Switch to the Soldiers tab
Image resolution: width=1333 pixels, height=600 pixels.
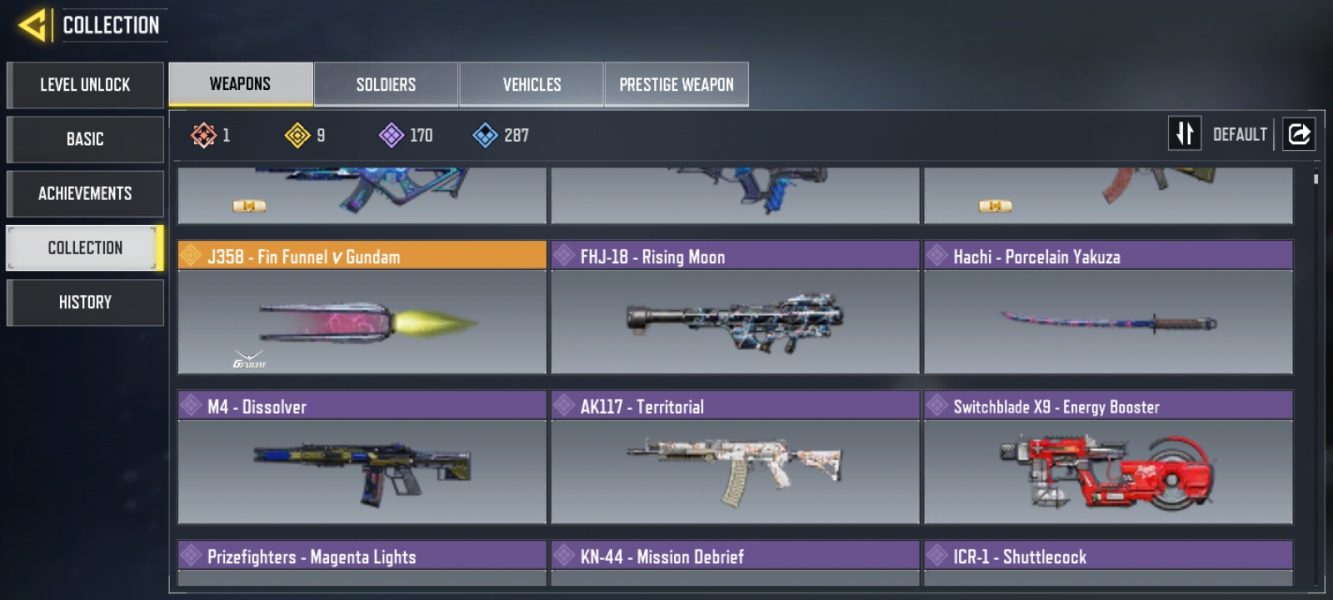click(x=386, y=85)
